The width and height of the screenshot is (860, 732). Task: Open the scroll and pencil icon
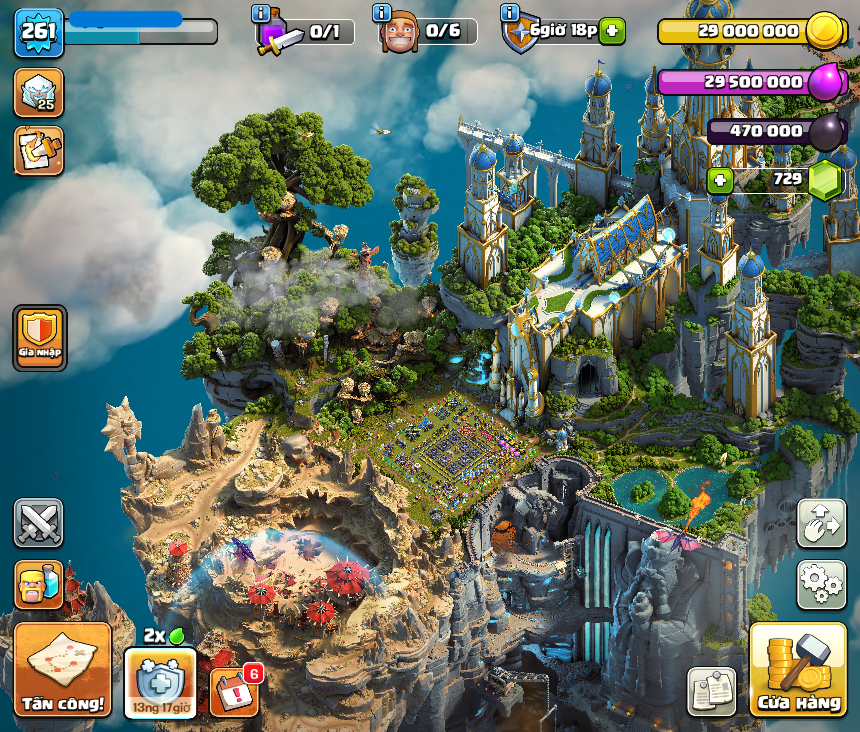coord(39,150)
